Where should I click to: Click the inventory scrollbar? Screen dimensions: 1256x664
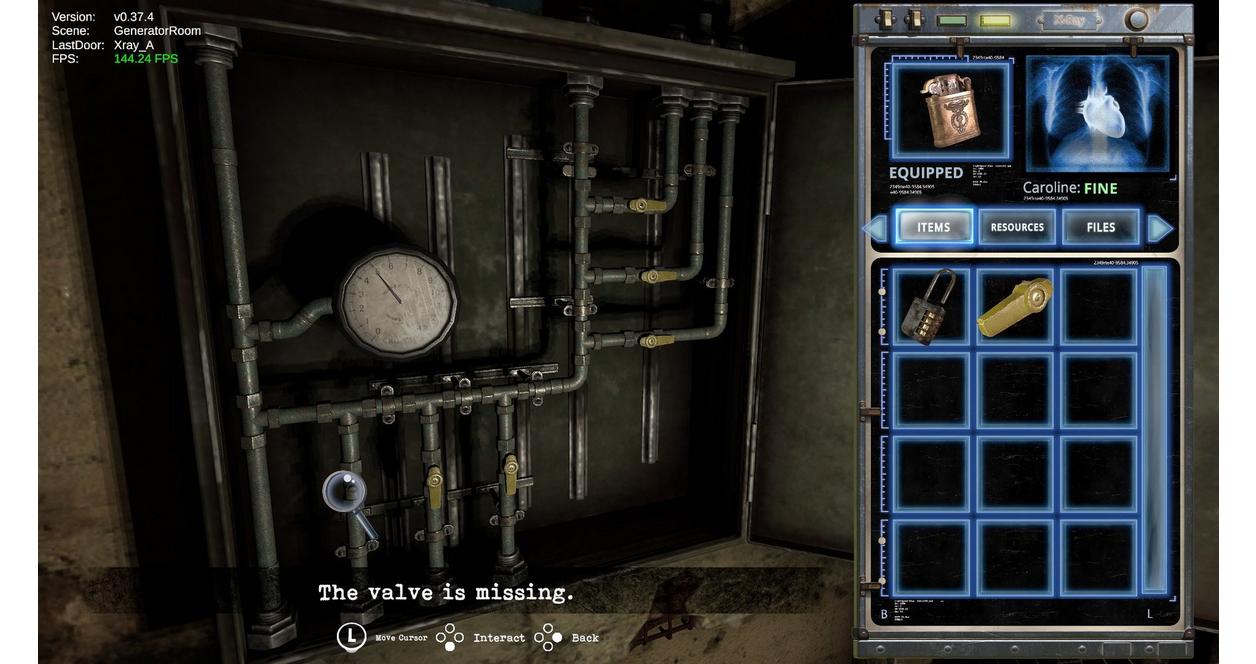tap(1155, 430)
